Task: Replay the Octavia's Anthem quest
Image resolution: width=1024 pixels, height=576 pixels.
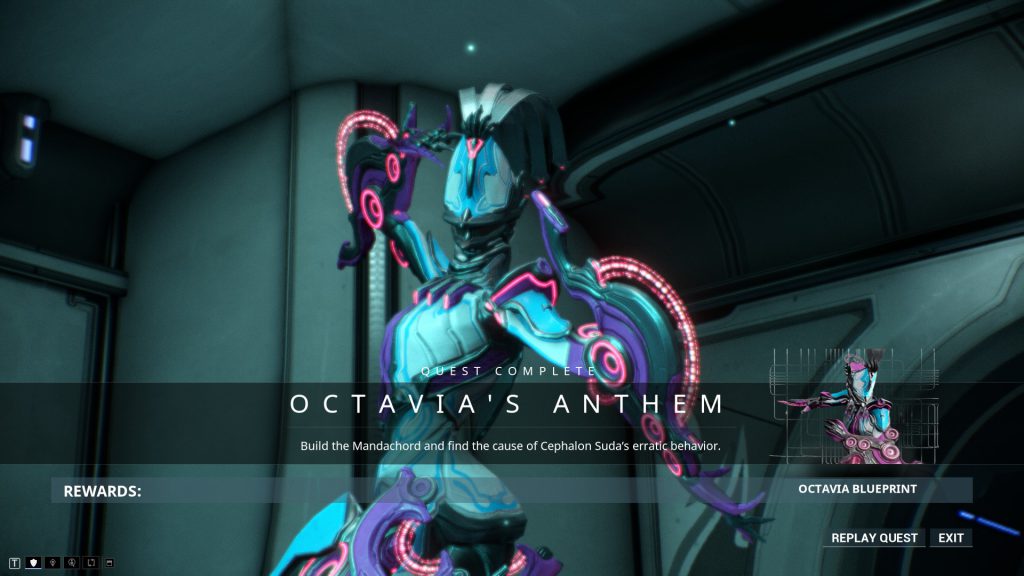Action: click(x=875, y=538)
